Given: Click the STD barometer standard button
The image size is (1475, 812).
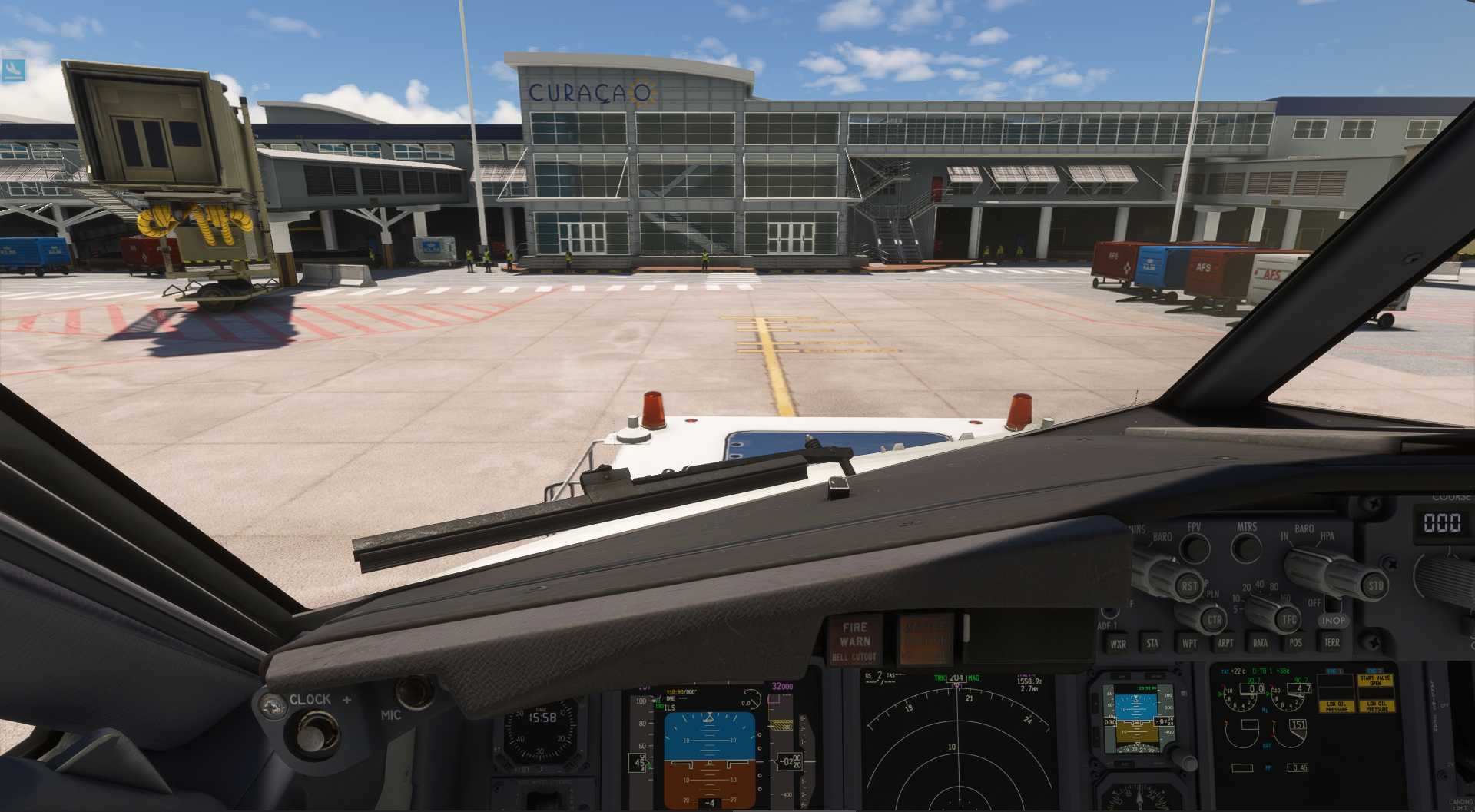Looking at the screenshot, I should coord(1374,585).
